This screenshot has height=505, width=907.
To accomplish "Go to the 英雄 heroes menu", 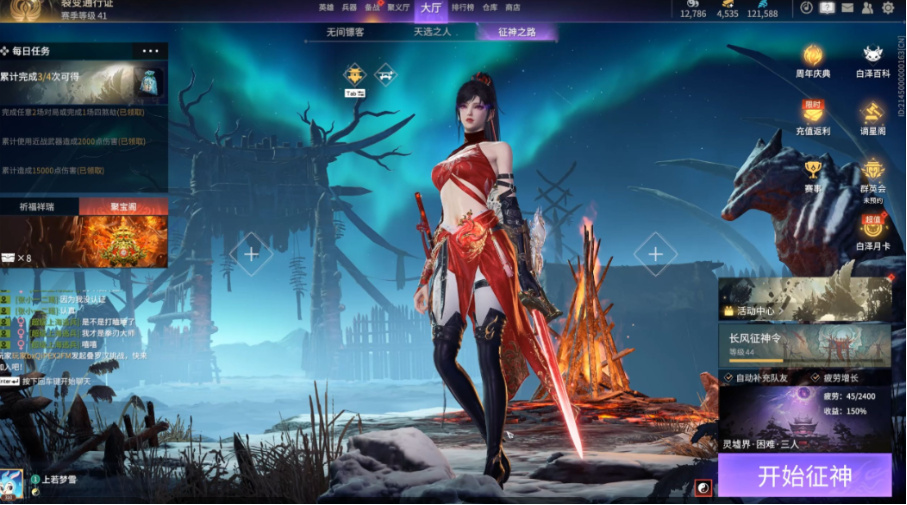I will pyautogui.click(x=326, y=7).
